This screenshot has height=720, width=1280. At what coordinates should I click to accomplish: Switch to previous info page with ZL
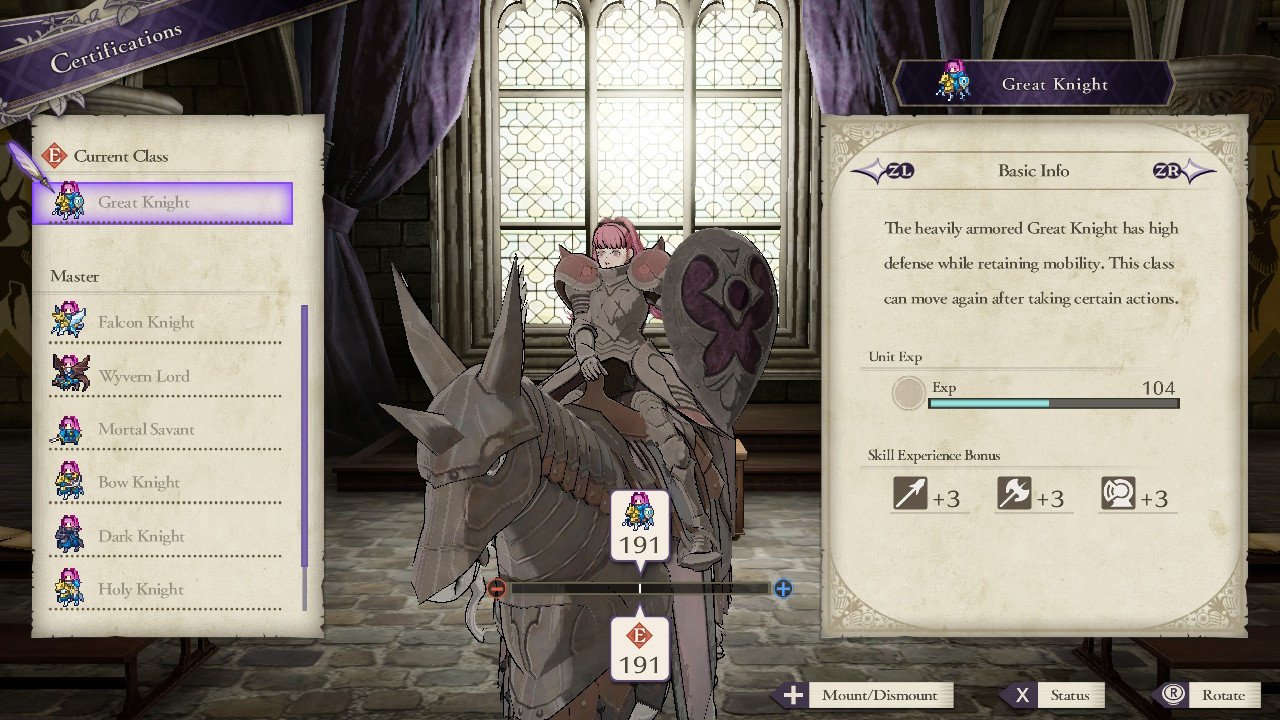900,170
